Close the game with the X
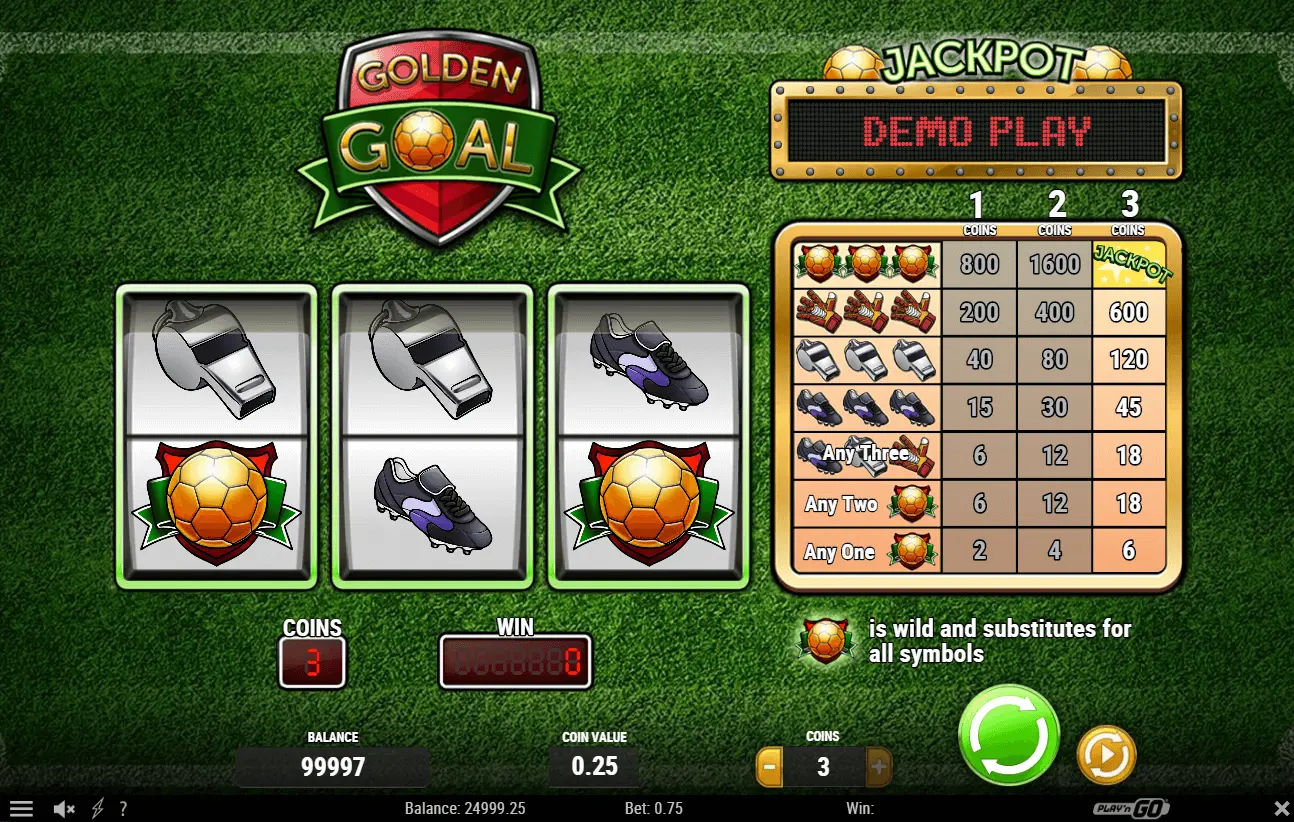 (x=1282, y=808)
